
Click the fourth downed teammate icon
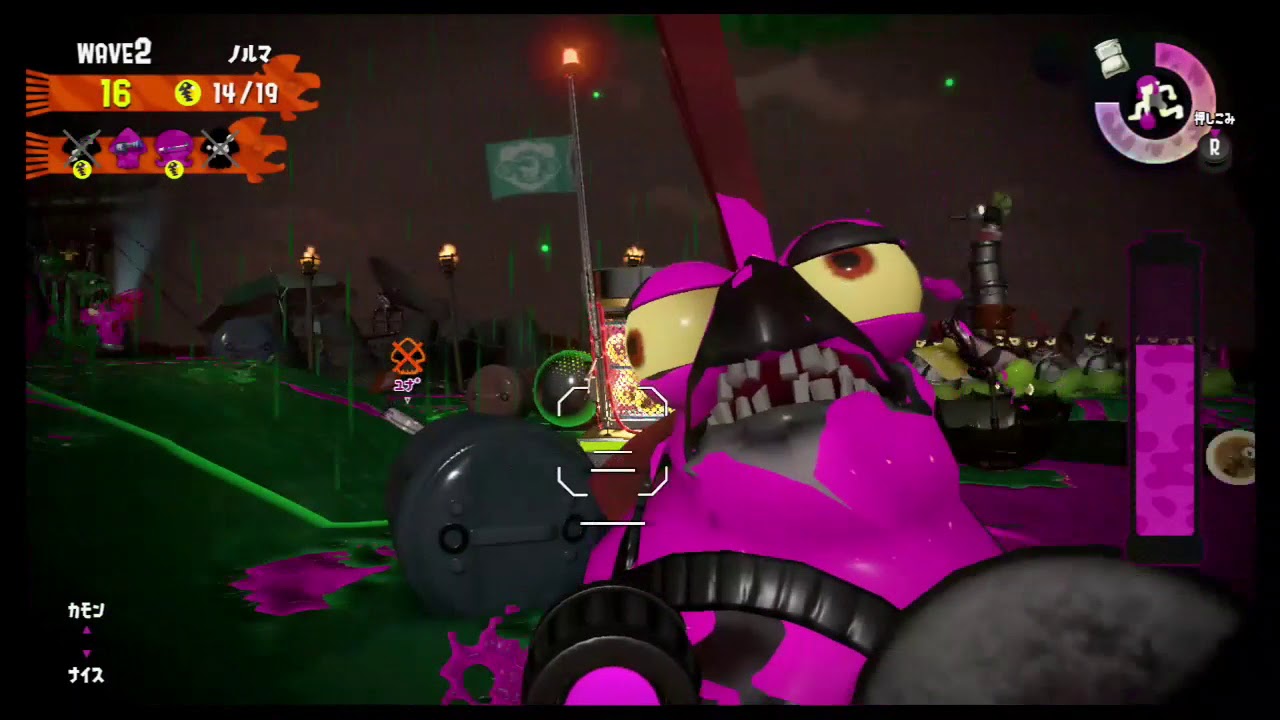[219, 148]
